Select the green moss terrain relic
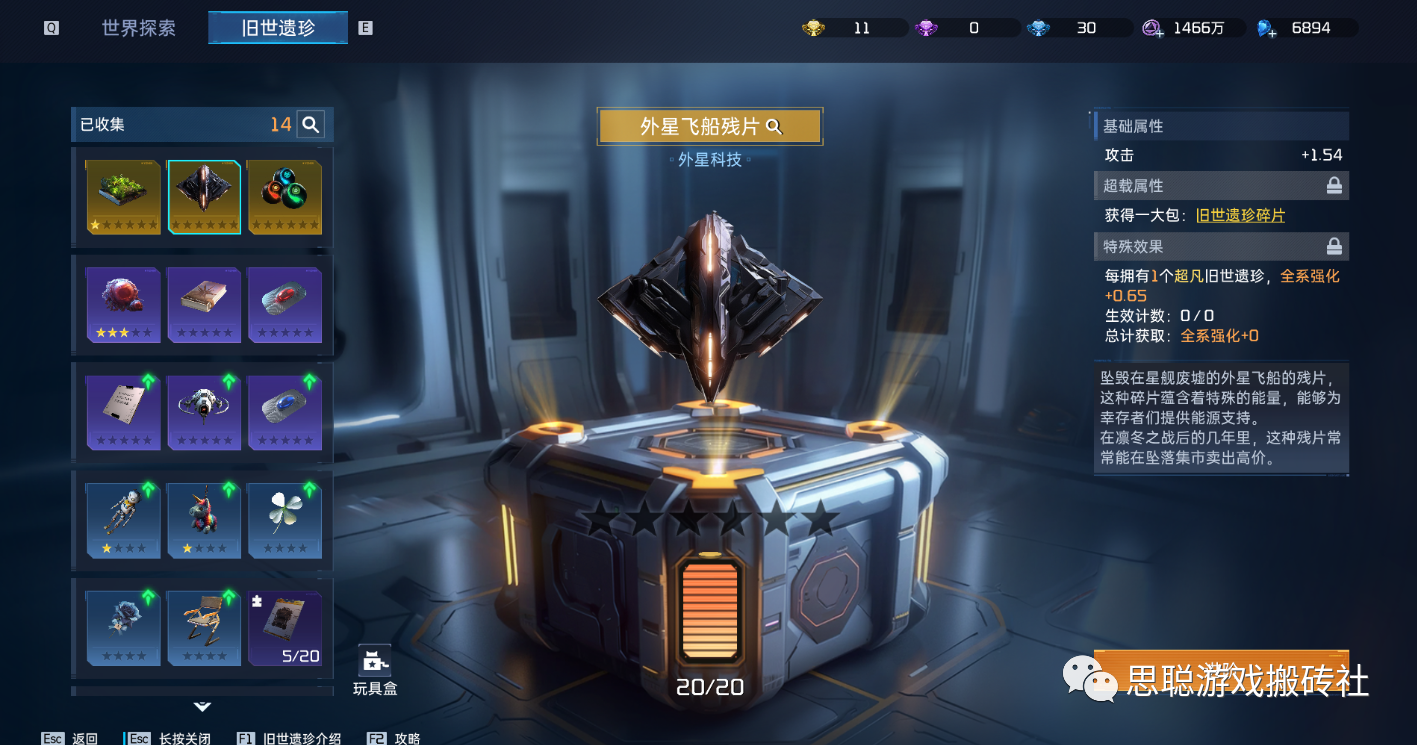This screenshot has height=745, width=1417. [x=123, y=196]
